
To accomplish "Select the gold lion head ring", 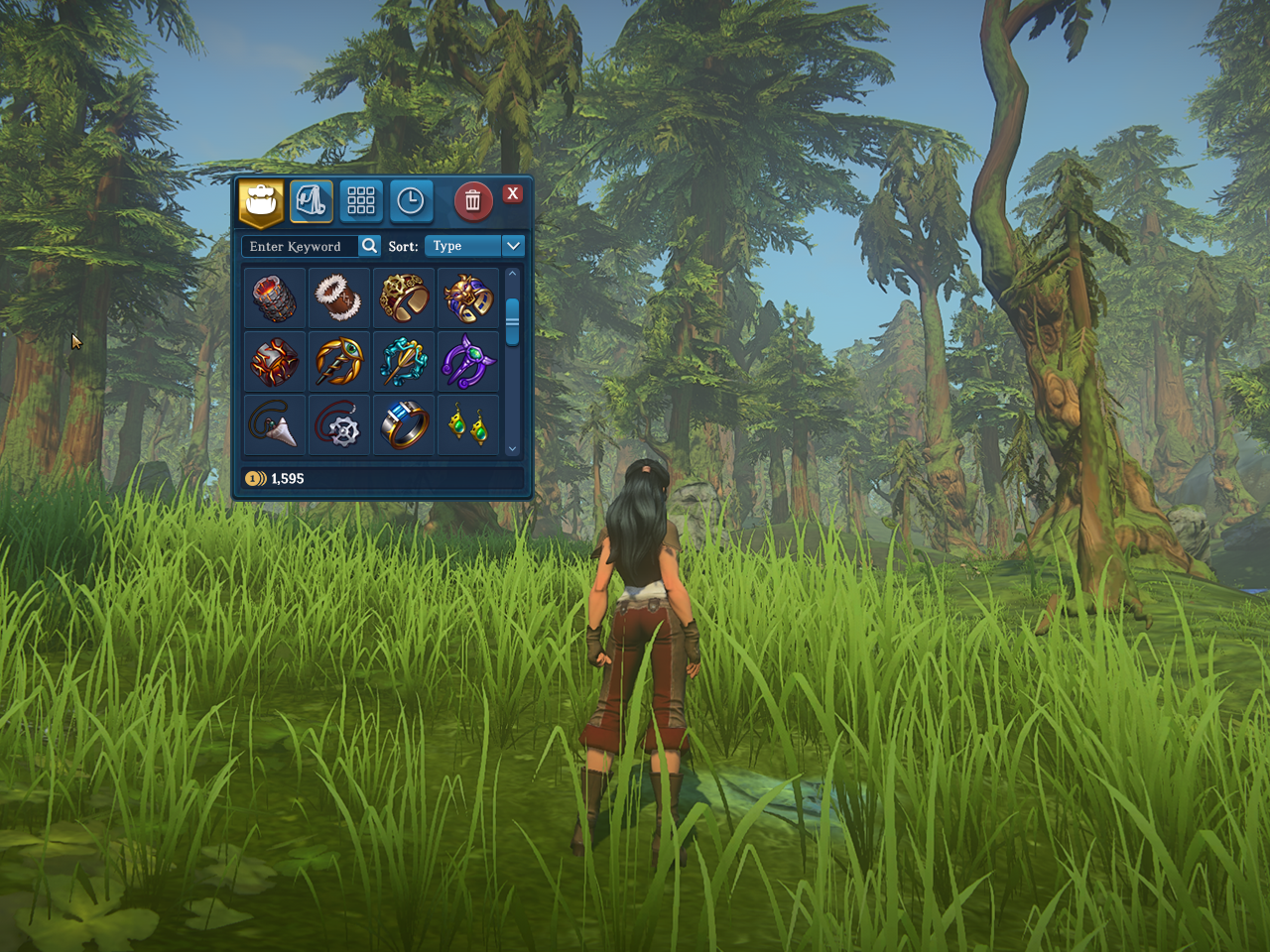I will click(468, 297).
